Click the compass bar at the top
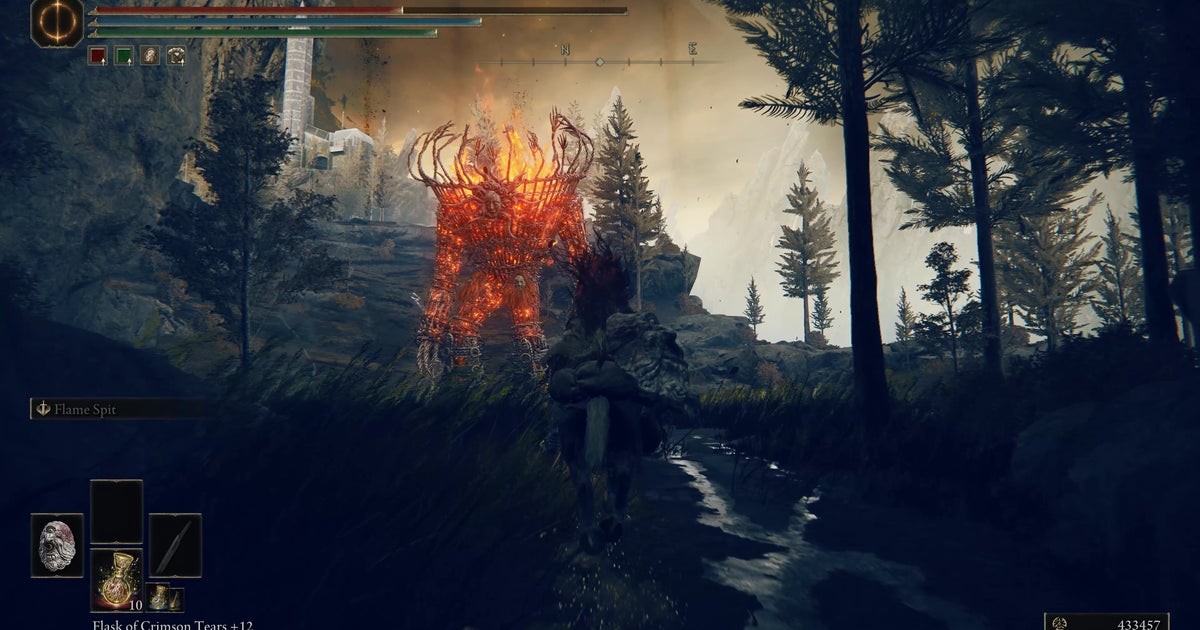 (599, 61)
